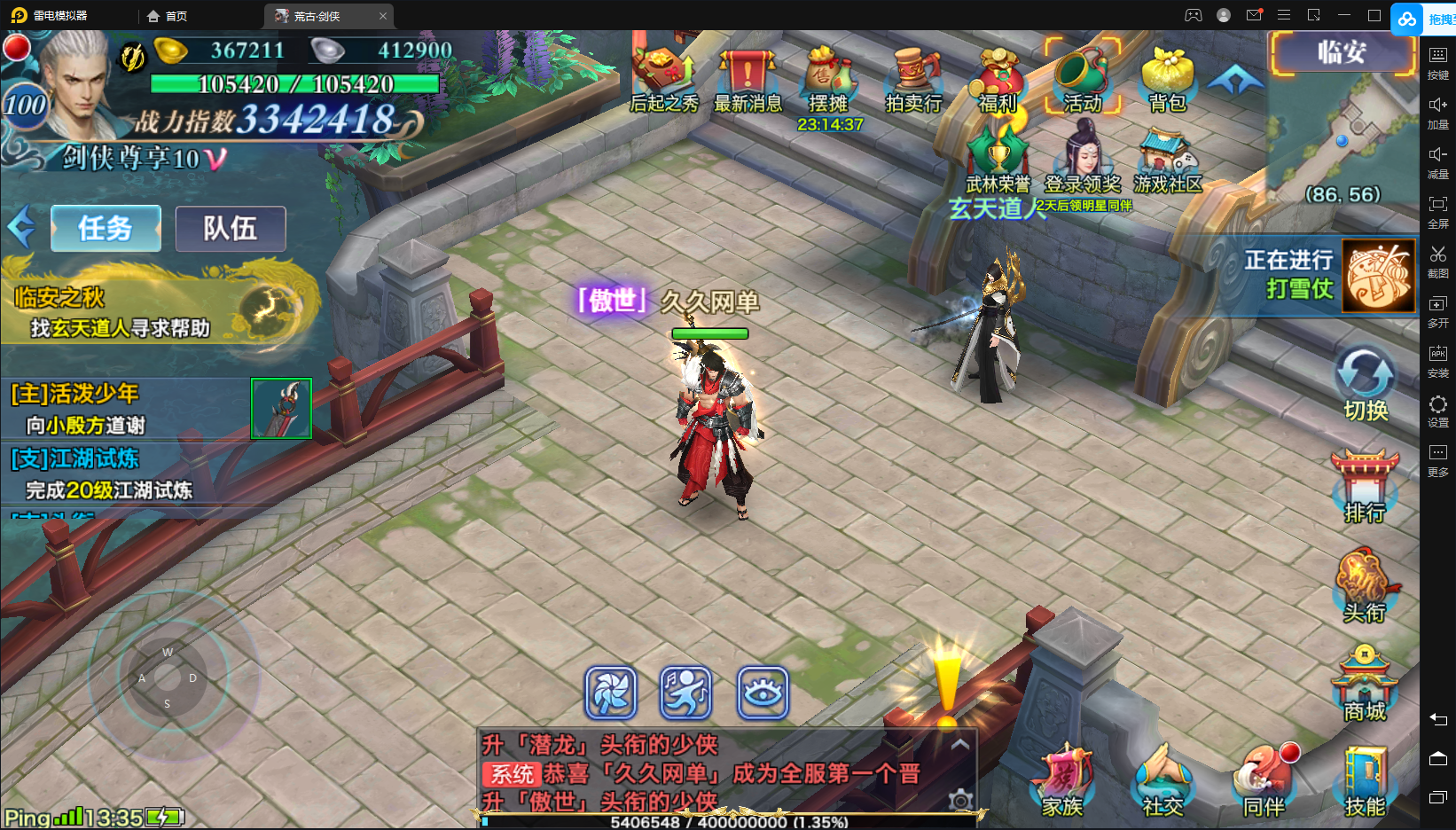
Task: Open 武林荣誉 honor trophy icon
Action: (x=998, y=160)
